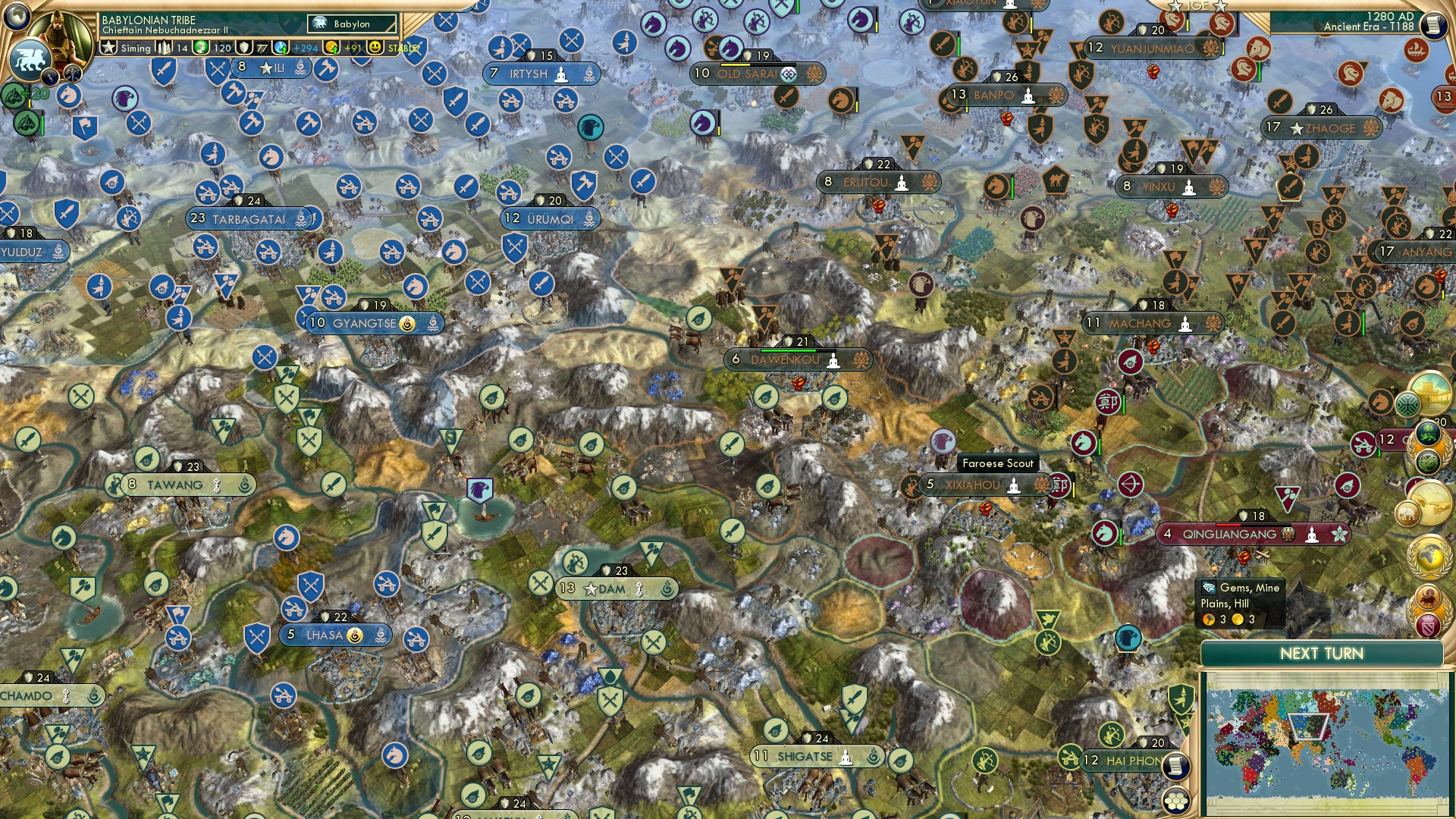Open the Babylon civilization dropdown
Image resolution: width=1456 pixels, height=819 pixels.
click(350, 24)
